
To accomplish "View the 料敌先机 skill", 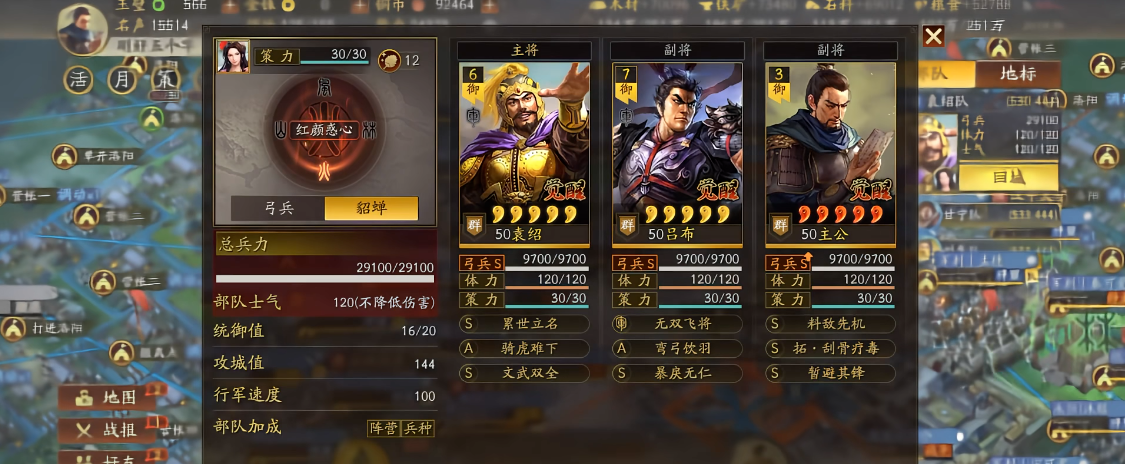I will pyautogui.click(x=830, y=324).
